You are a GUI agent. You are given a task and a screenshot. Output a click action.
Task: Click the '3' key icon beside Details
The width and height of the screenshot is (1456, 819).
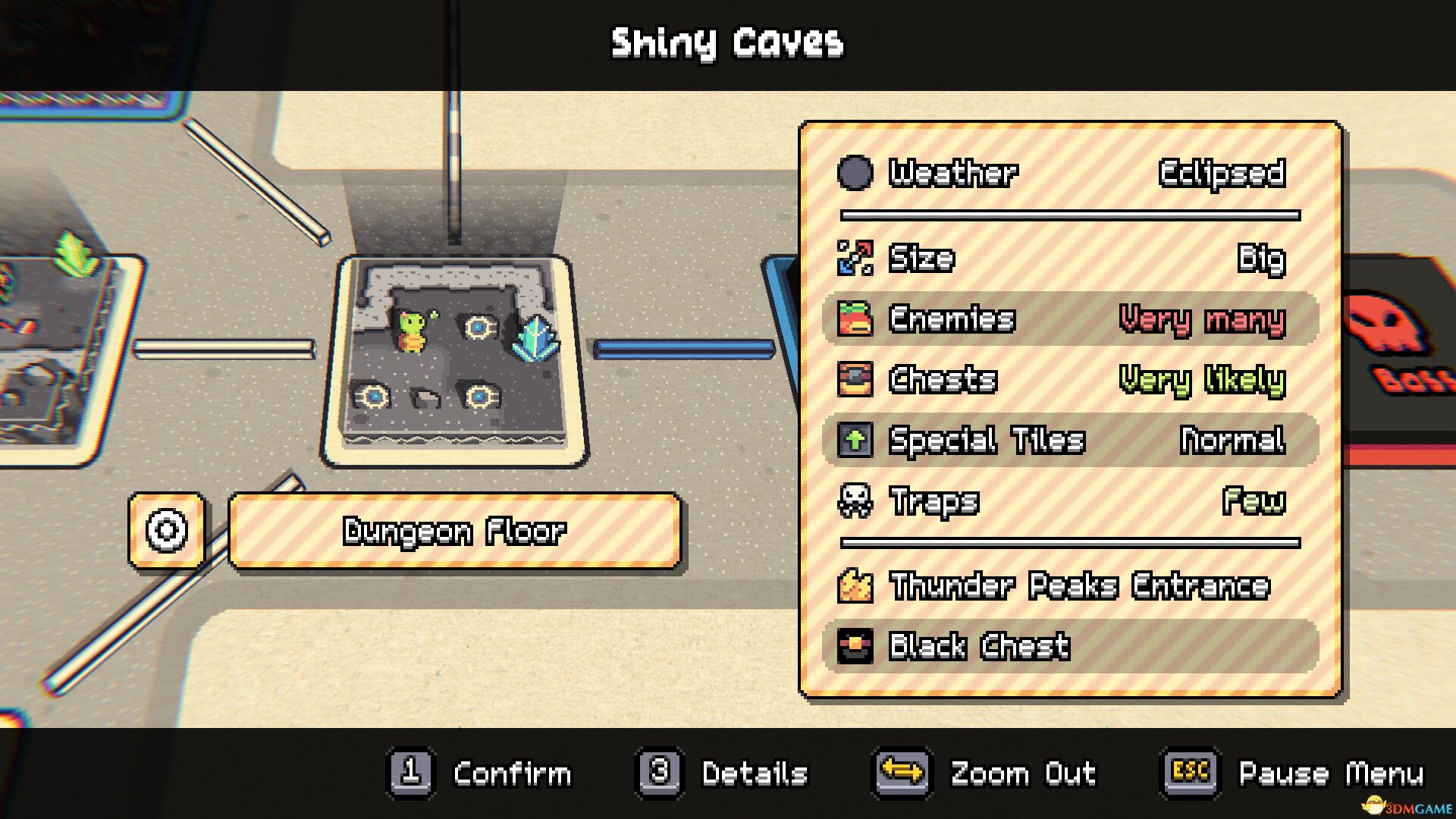tap(659, 773)
